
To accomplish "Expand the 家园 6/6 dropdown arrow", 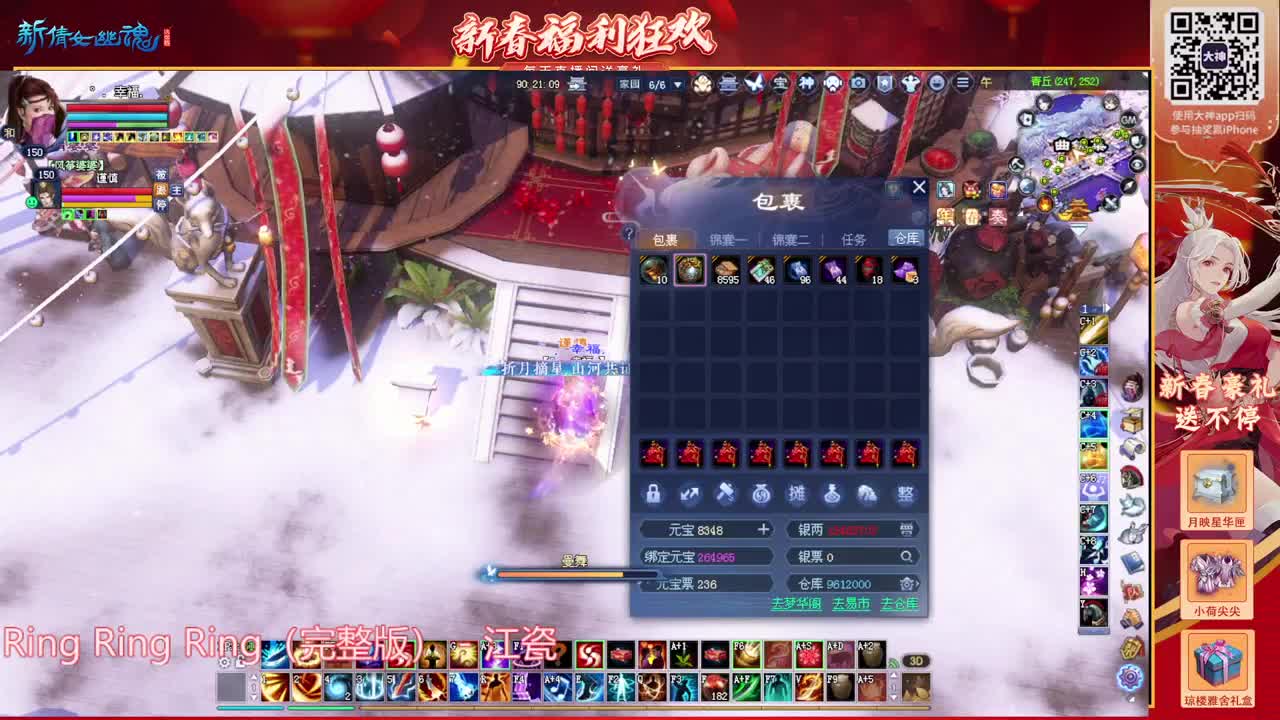I will 677,84.
